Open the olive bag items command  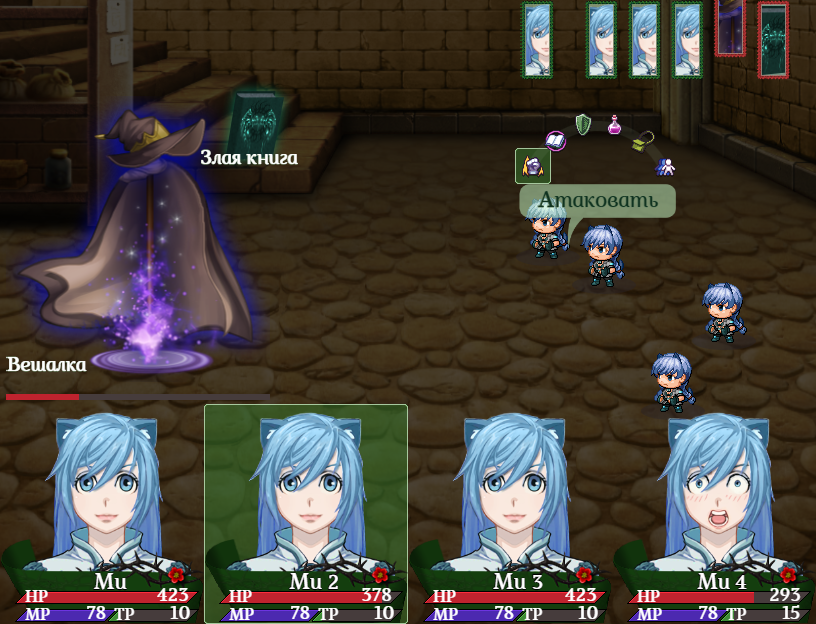coord(643,141)
